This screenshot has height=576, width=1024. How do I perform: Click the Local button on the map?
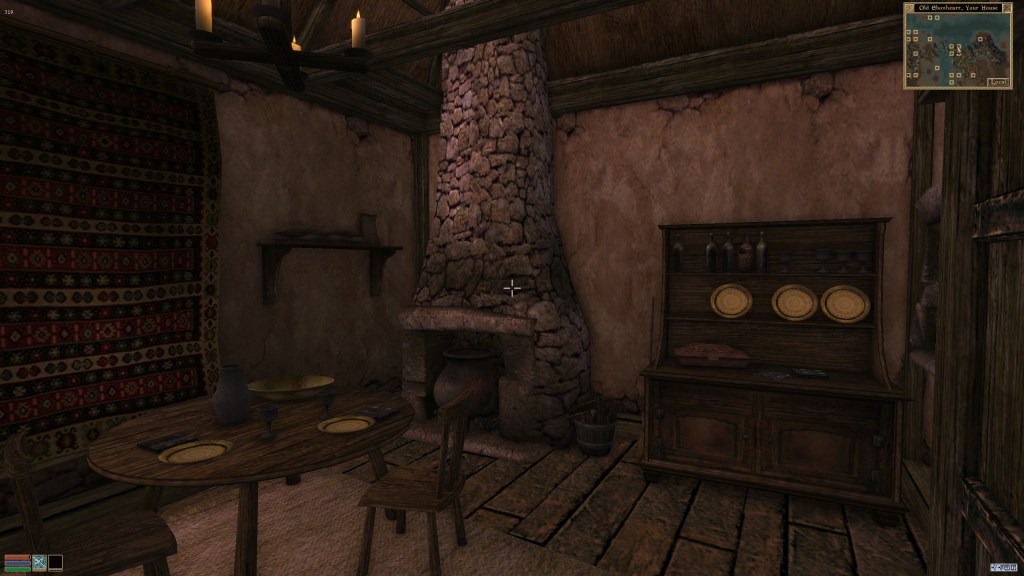point(998,82)
